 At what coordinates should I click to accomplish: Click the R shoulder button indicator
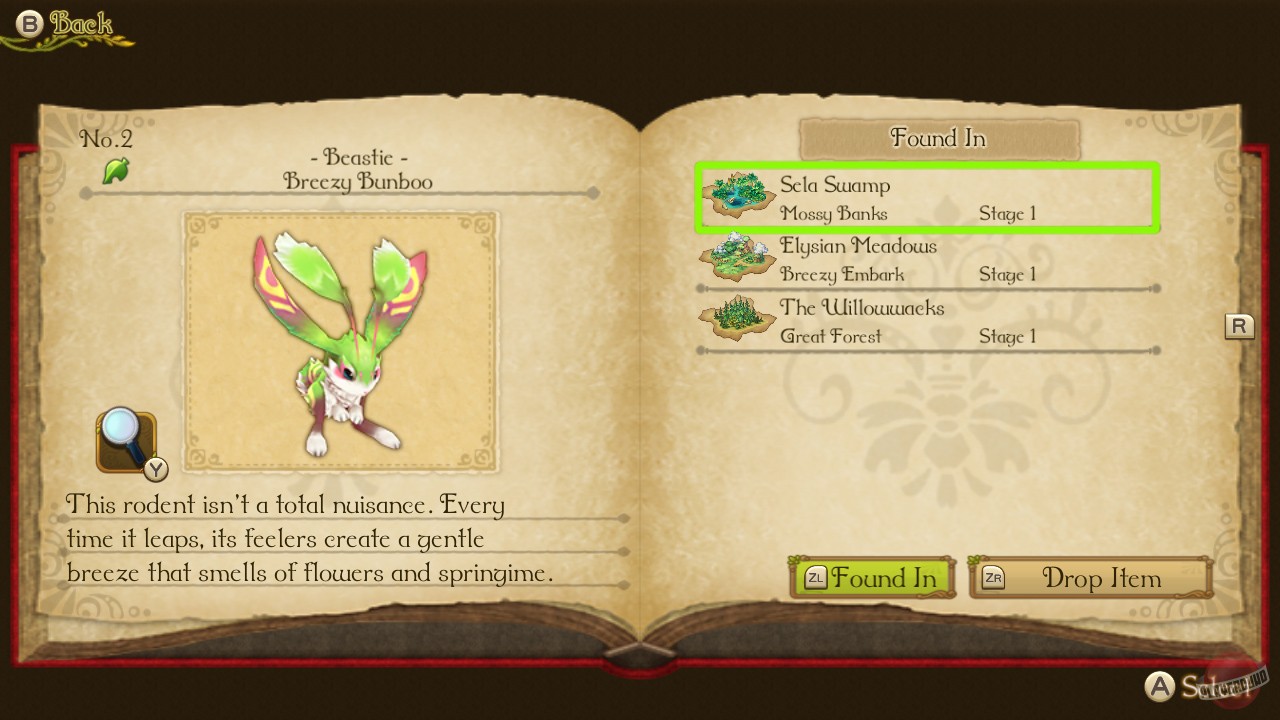tap(1239, 326)
